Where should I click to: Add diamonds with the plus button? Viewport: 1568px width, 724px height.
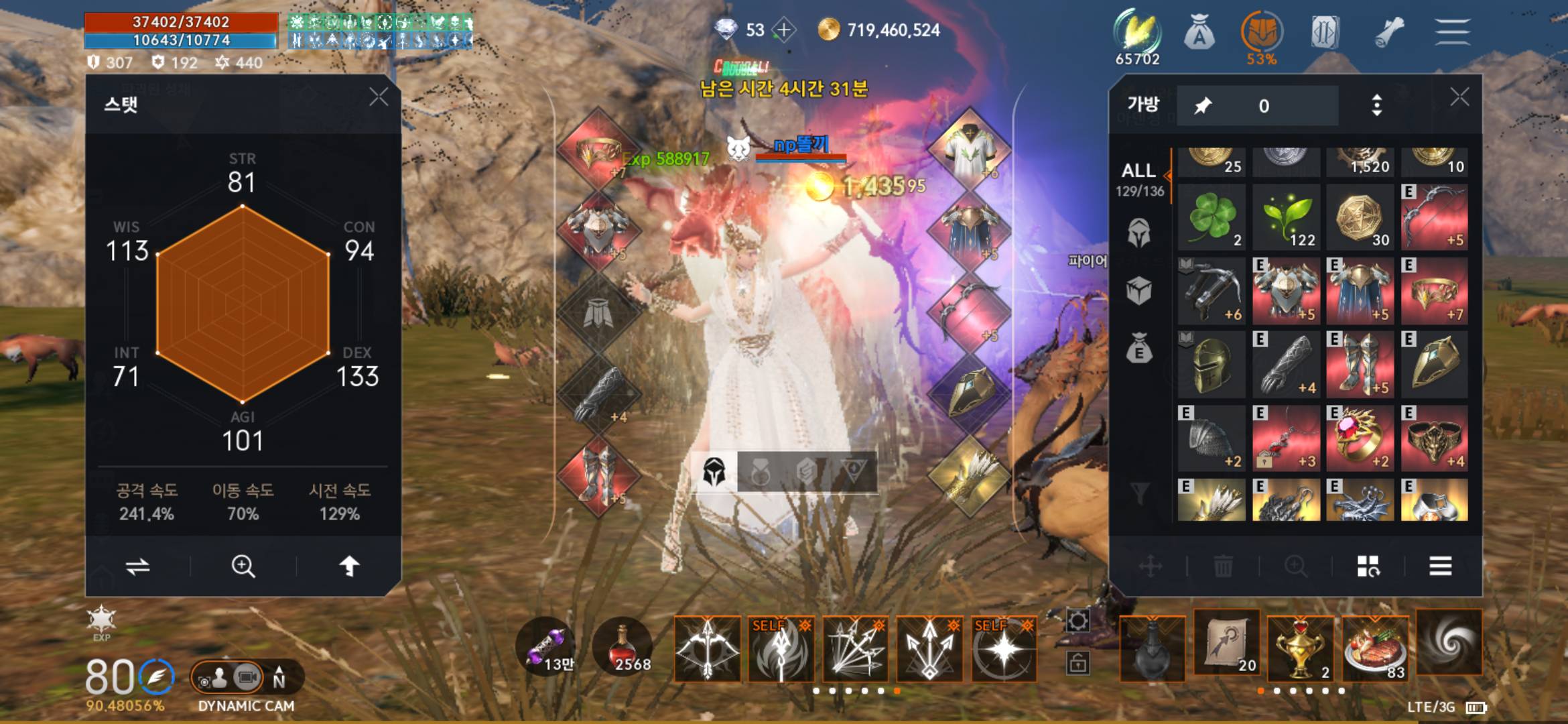783,30
